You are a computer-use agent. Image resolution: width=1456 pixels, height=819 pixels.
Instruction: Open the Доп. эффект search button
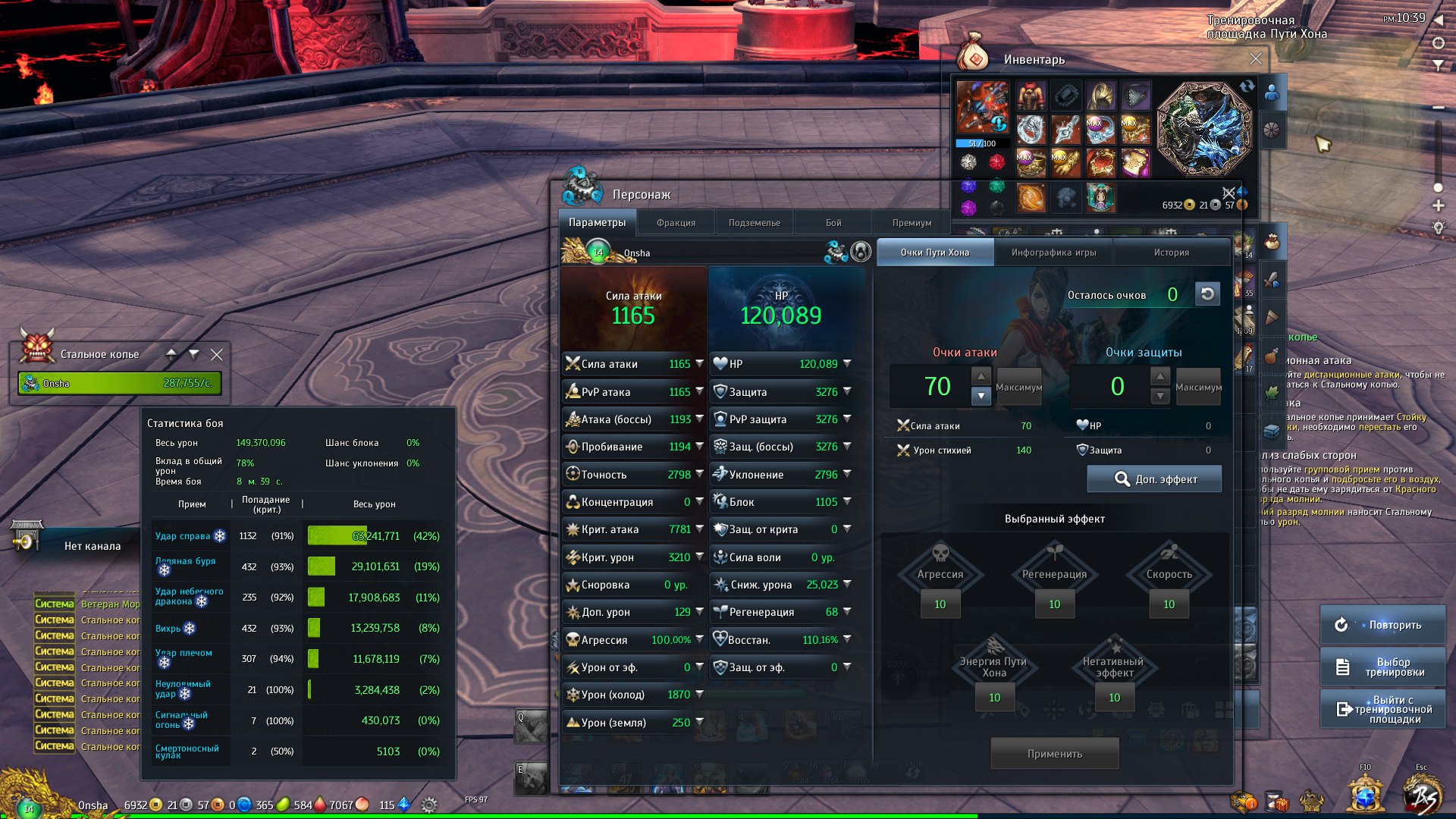tap(1154, 479)
